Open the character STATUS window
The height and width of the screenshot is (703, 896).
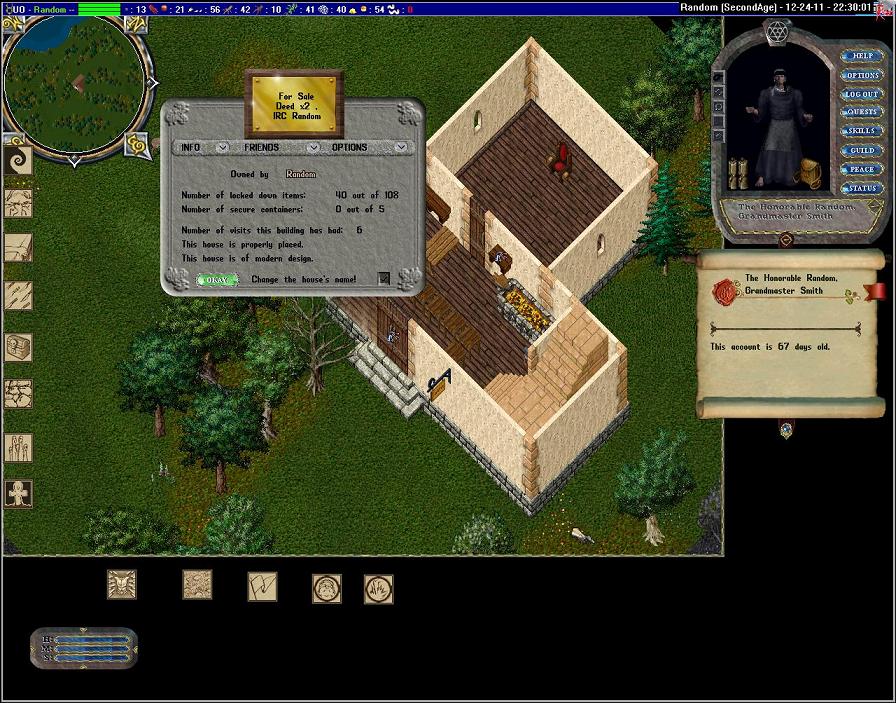tap(862, 188)
